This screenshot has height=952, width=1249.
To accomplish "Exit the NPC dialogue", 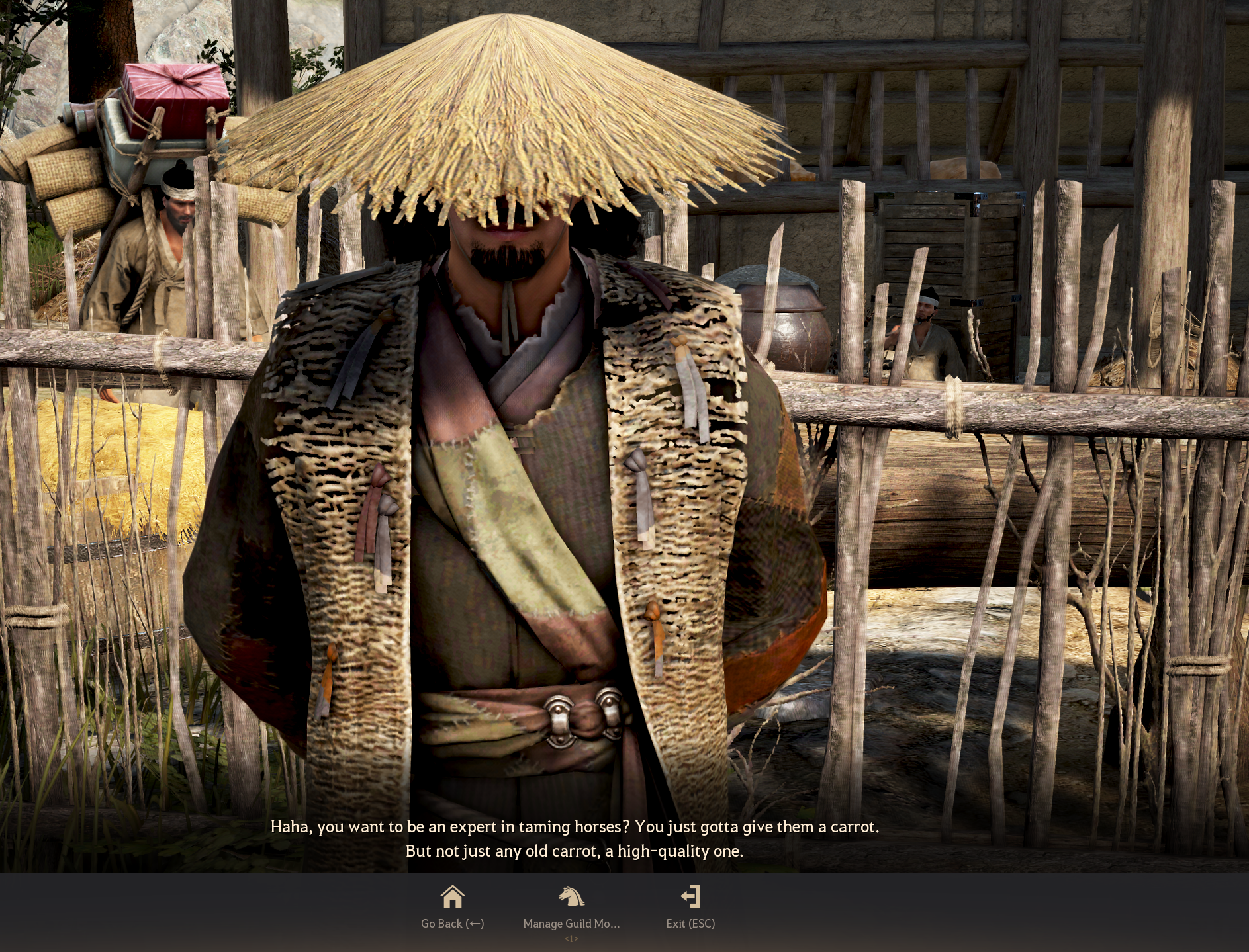I will (690, 906).
